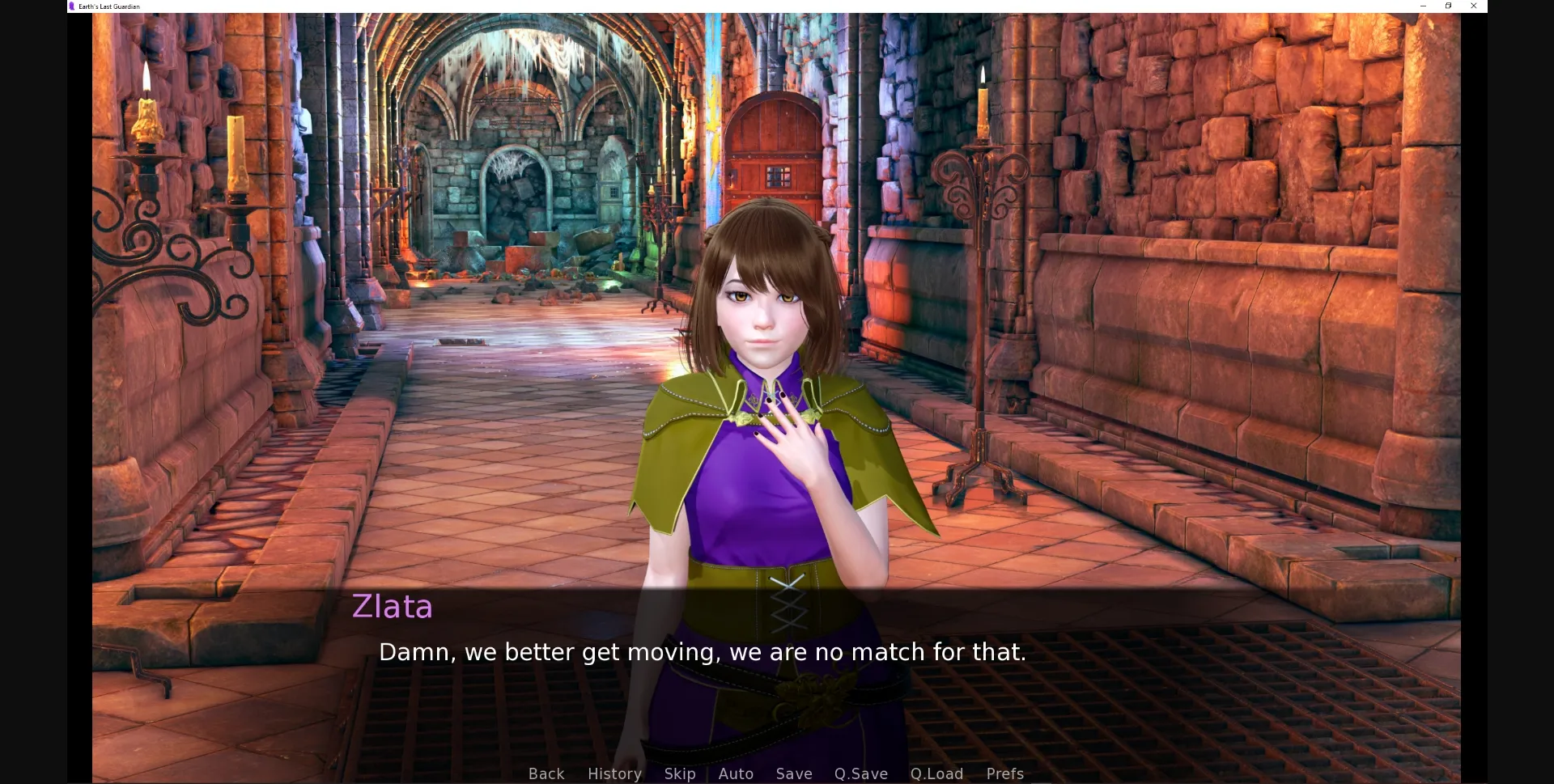Click the dungeon background to advance the scene

coord(324,243)
